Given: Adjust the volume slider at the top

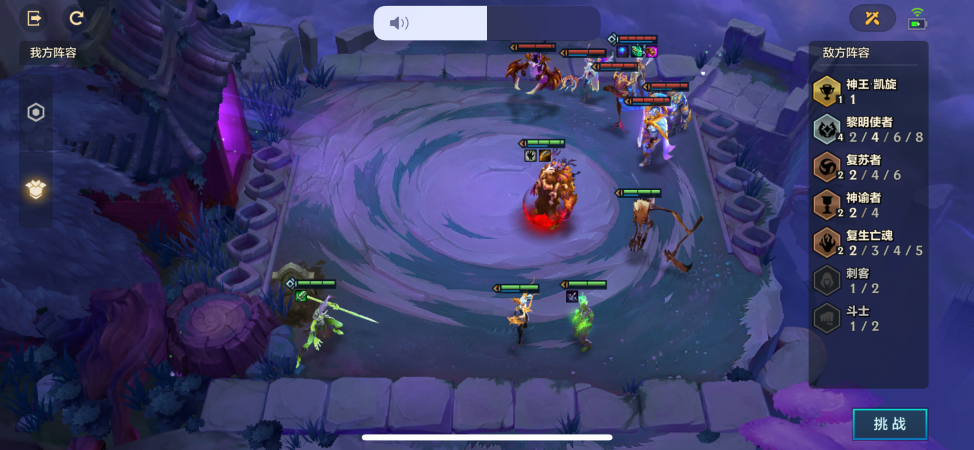Looking at the screenshot, I should (486, 23).
